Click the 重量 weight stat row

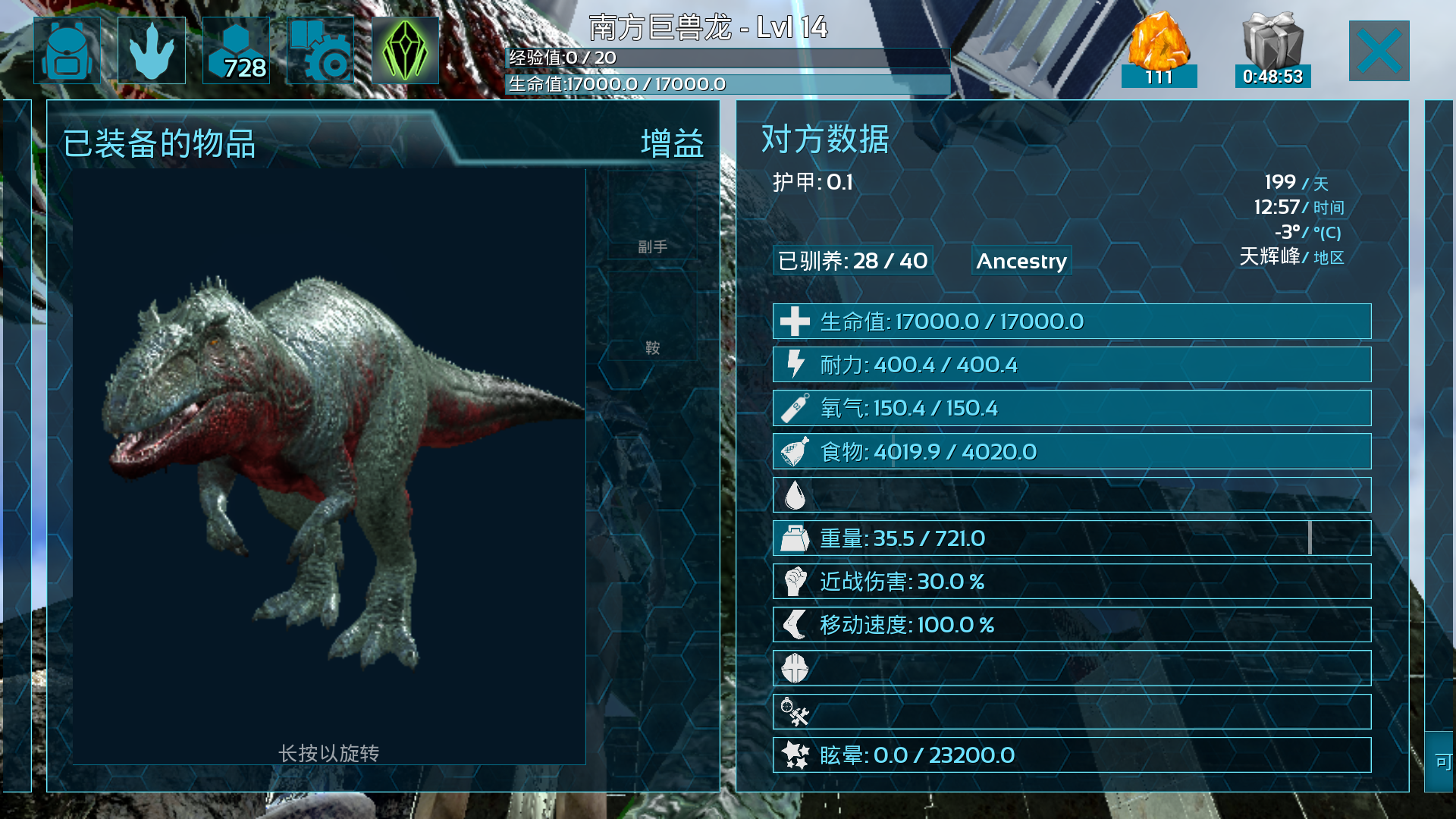[x=1071, y=538]
